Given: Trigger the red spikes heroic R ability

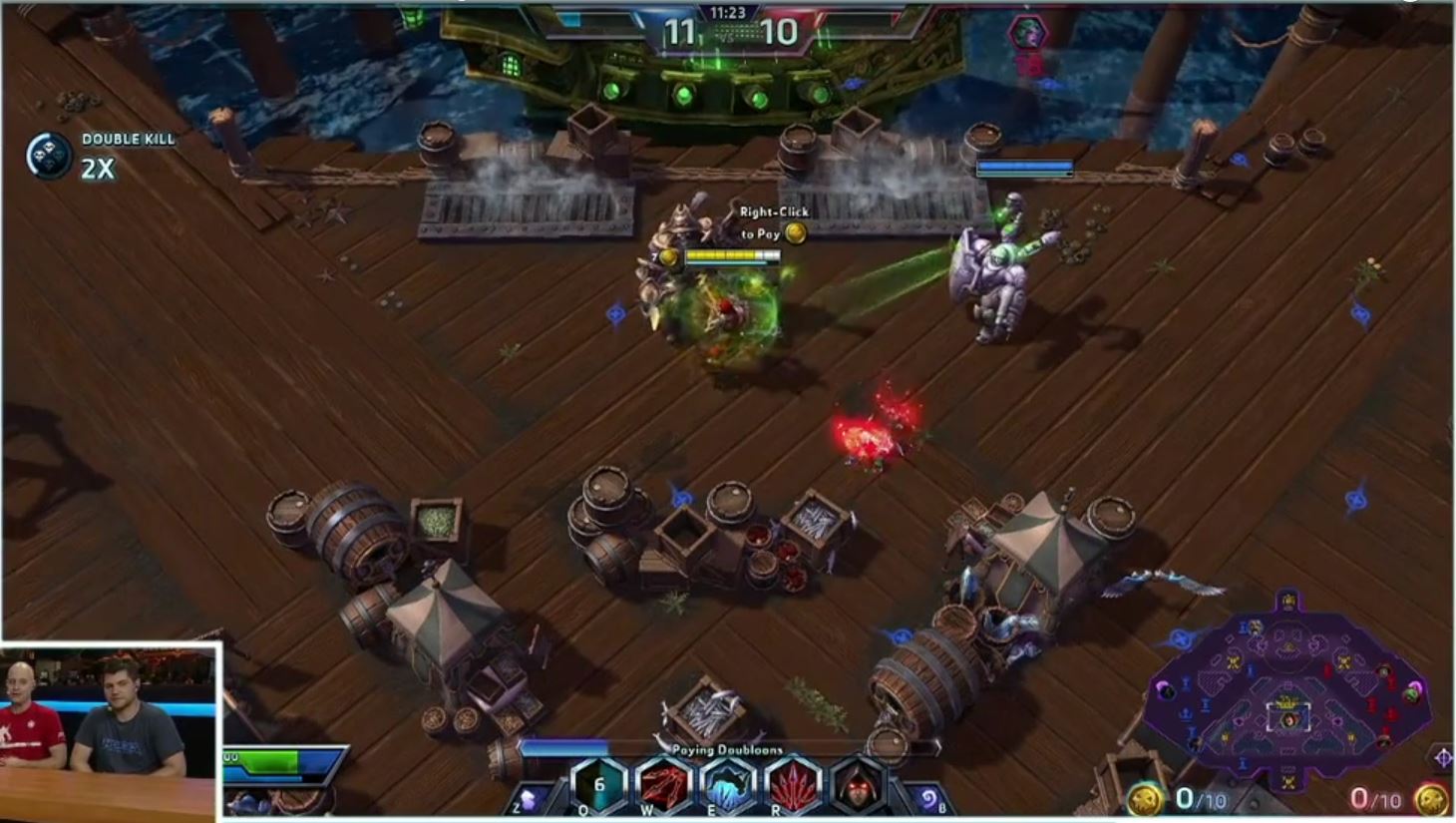Looking at the screenshot, I should (793, 785).
